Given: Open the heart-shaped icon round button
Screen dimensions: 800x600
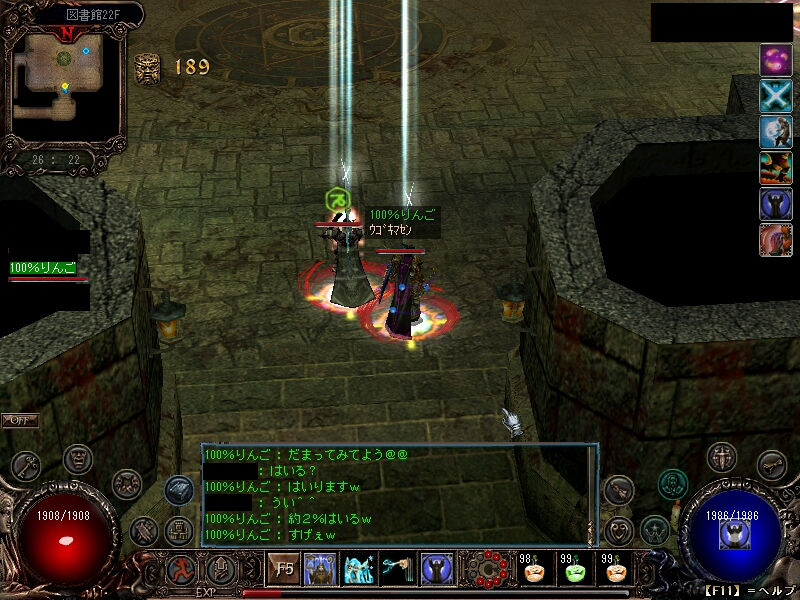Looking at the screenshot, I should (620, 530).
